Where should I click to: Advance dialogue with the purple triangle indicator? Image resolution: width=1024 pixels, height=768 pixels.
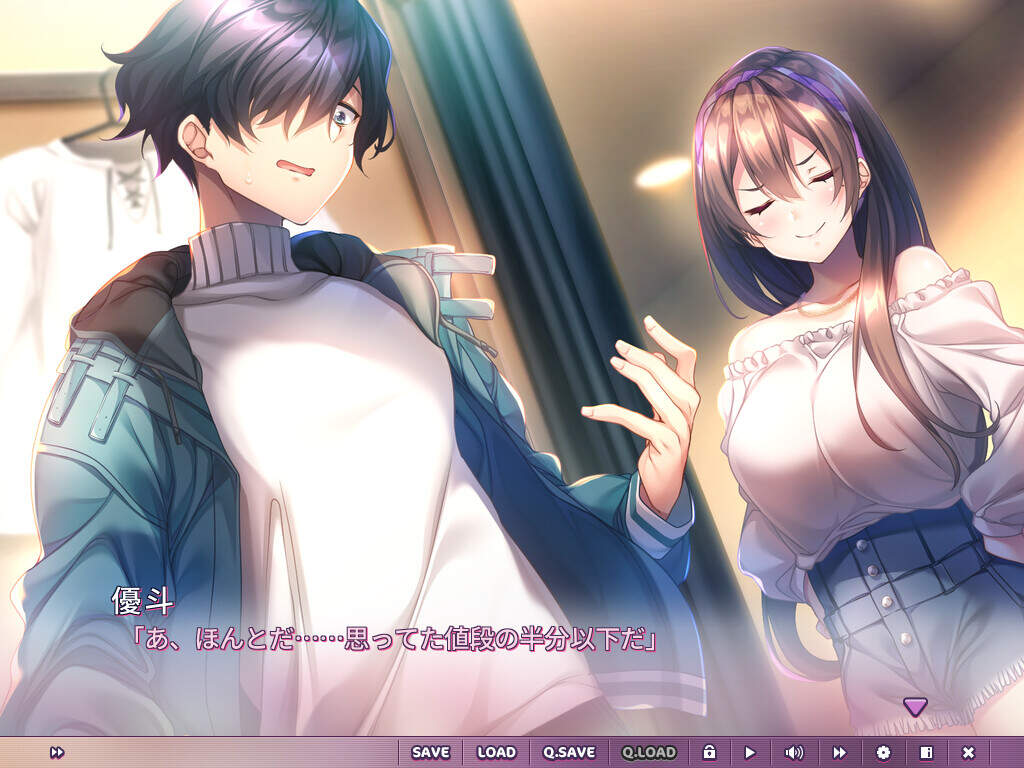click(x=915, y=706)
